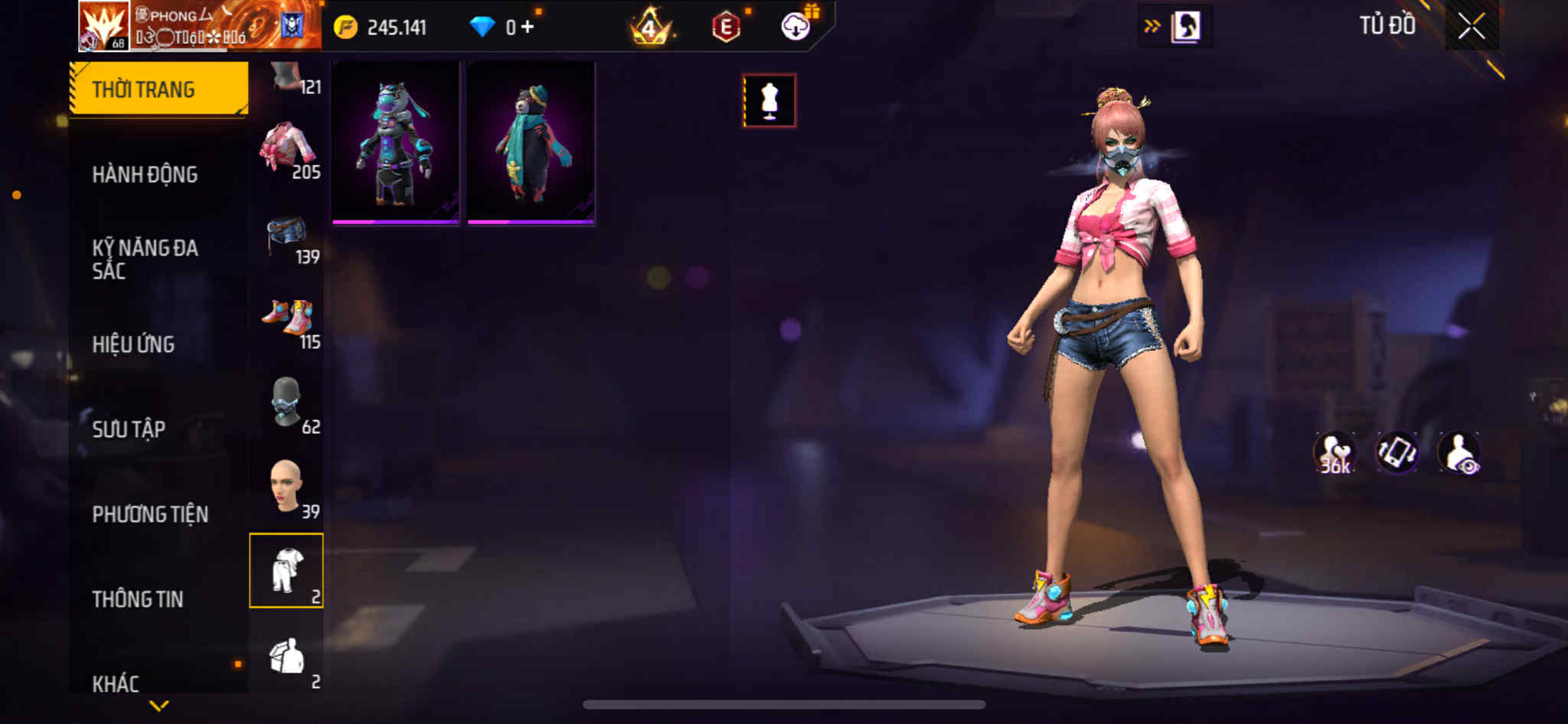1568x724 pixels.
Task: Pick the bear with teal scarf outfit
Action: (531, 143)
